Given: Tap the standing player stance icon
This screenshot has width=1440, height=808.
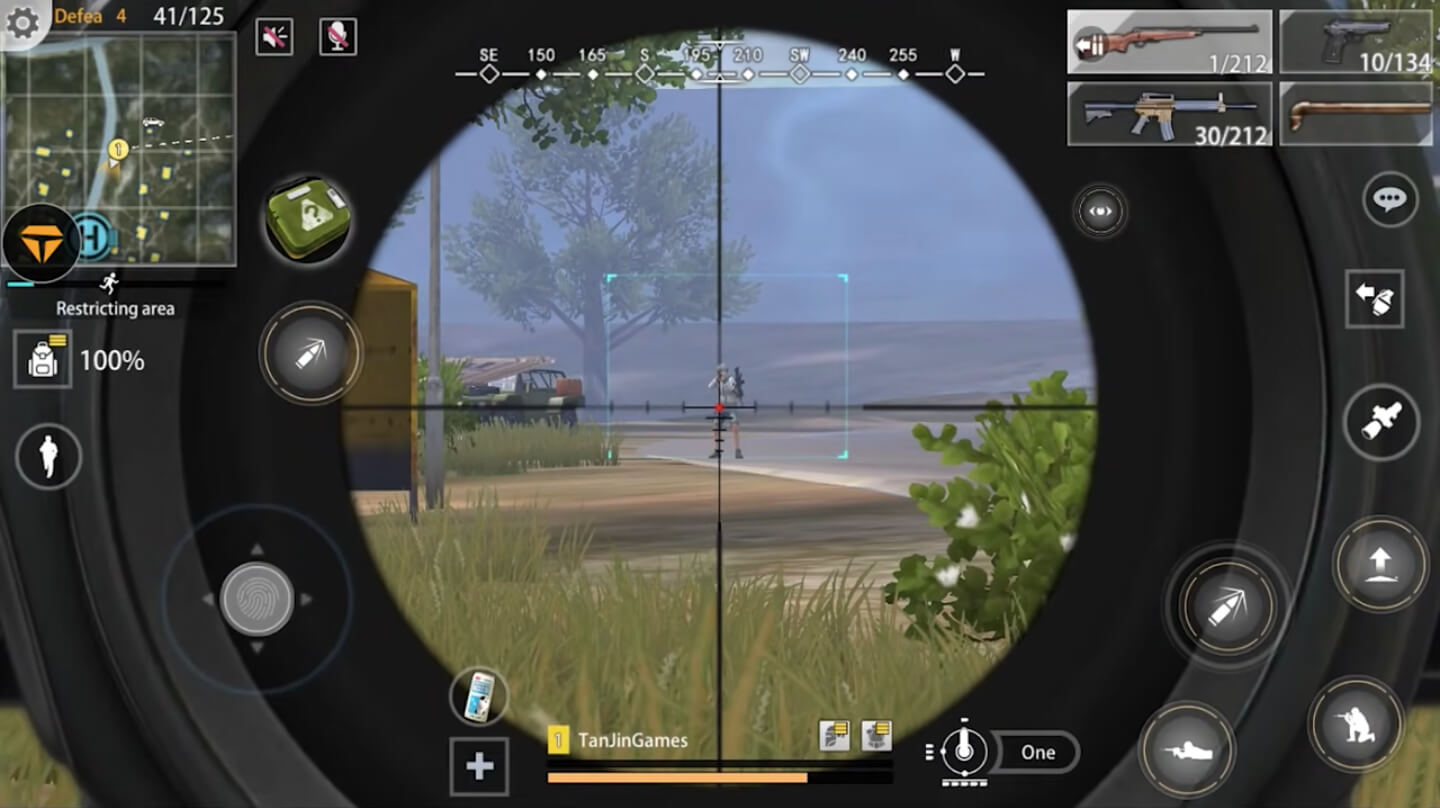Looking at the screenshot, I should coord(47,456).
